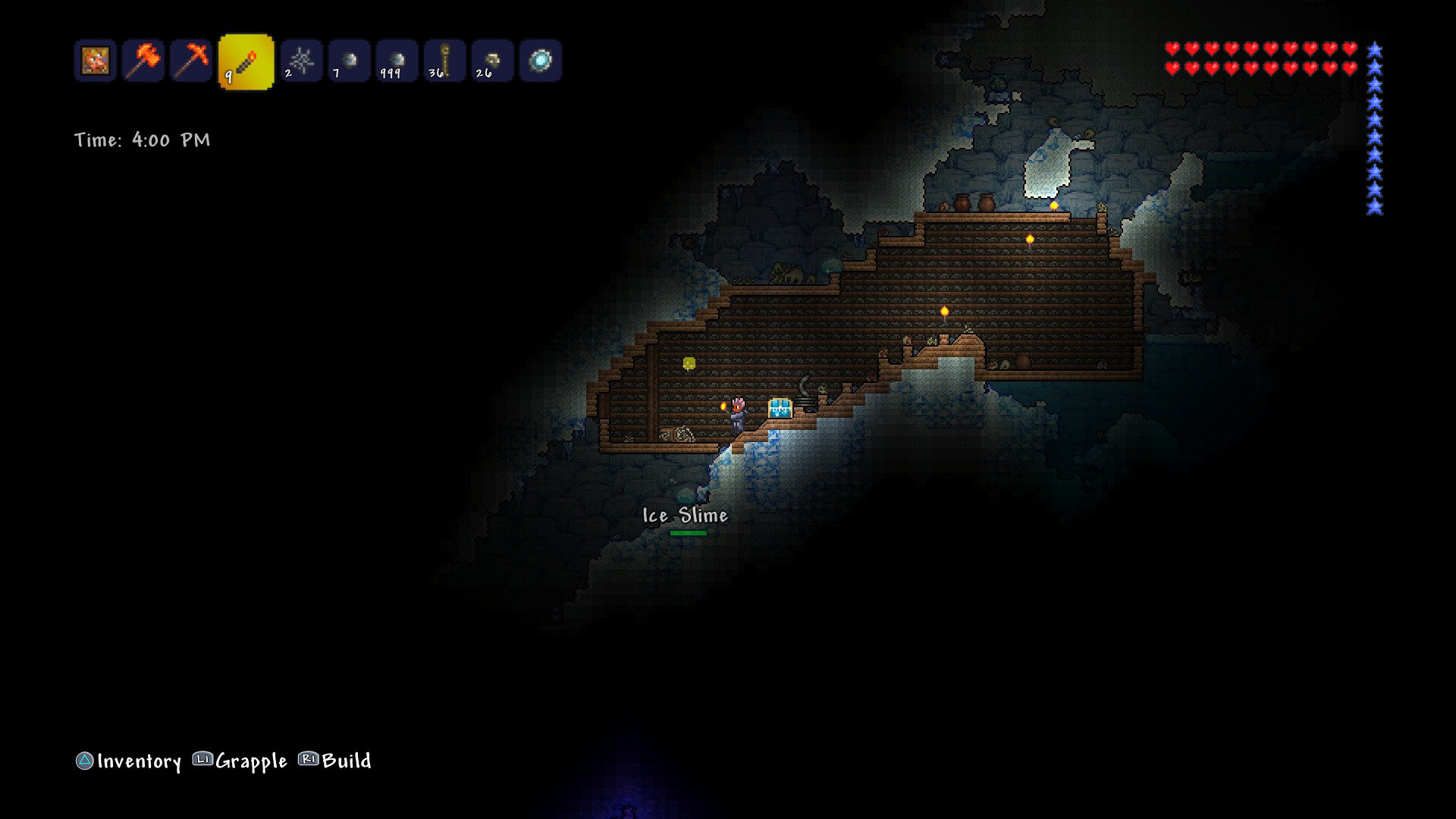The width and height of the screenshot is (1456, 819).
Task: Switch to the Molten Pickaxe slot
Action: [x=191, y=61]
